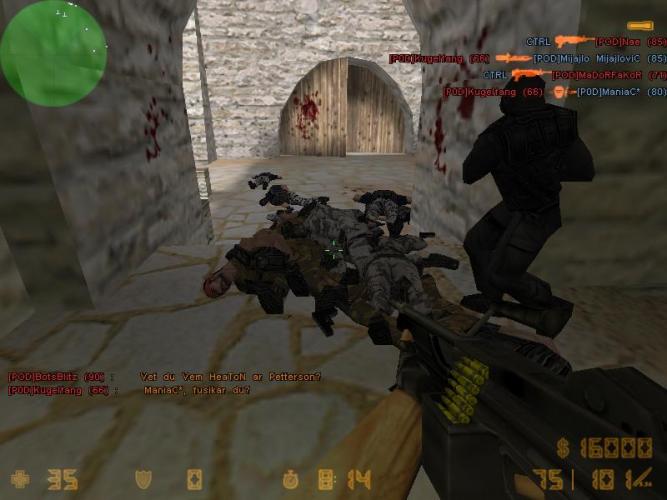Click BotsBlitz's chat message about HeaToN
This screenshot has width=667, height=500.
[165, 376]
